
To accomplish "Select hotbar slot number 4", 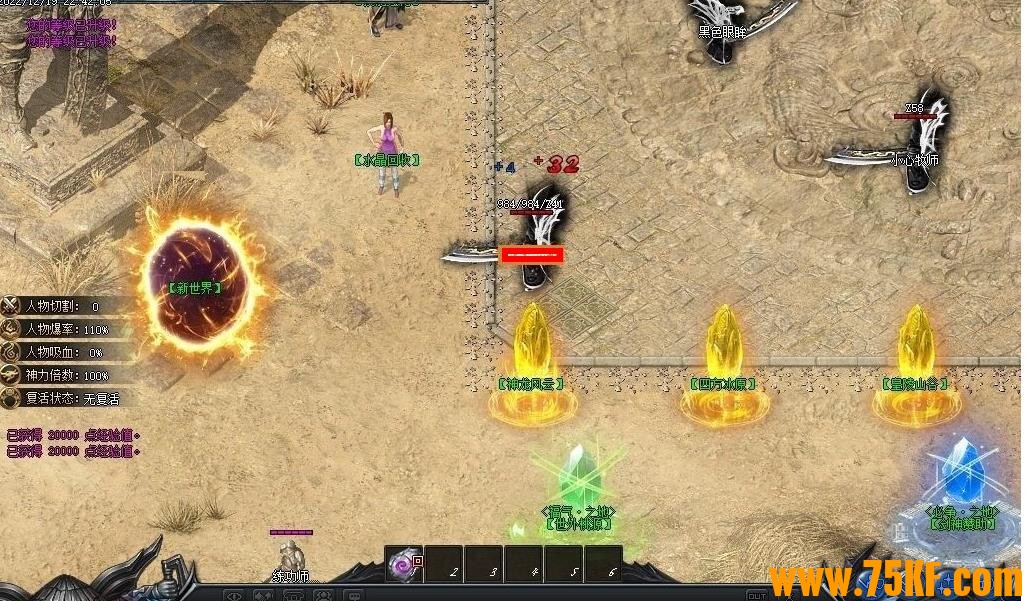I will [524, 564].
